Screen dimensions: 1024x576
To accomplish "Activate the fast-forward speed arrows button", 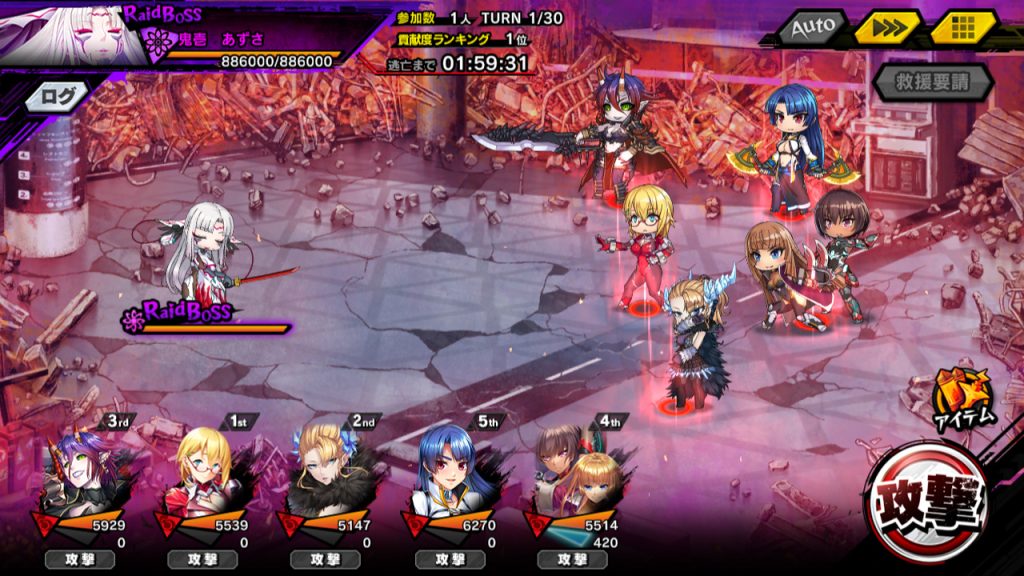I will 887,28.
